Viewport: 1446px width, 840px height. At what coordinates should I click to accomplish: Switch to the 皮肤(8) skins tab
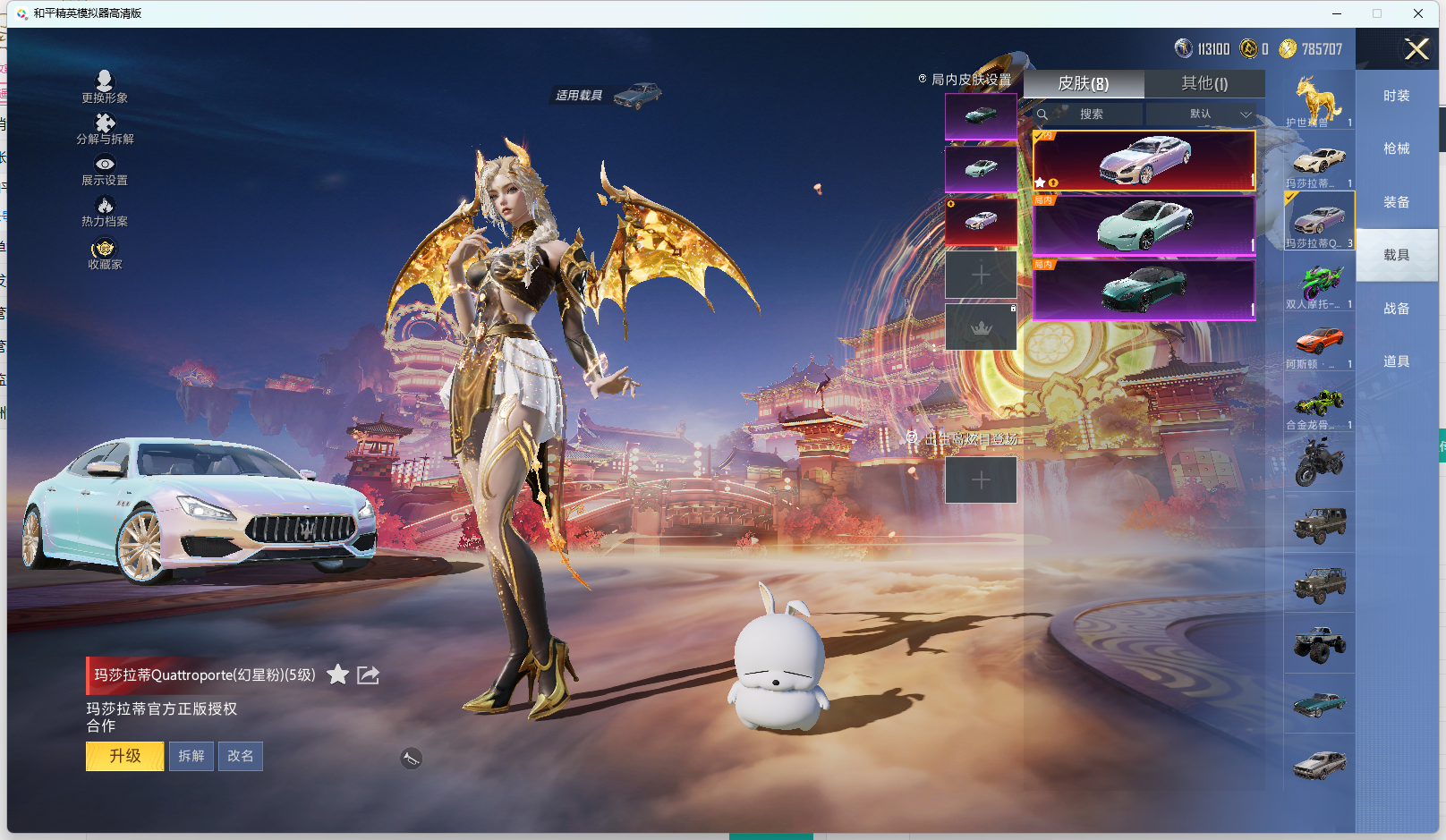pos(1083,83)
